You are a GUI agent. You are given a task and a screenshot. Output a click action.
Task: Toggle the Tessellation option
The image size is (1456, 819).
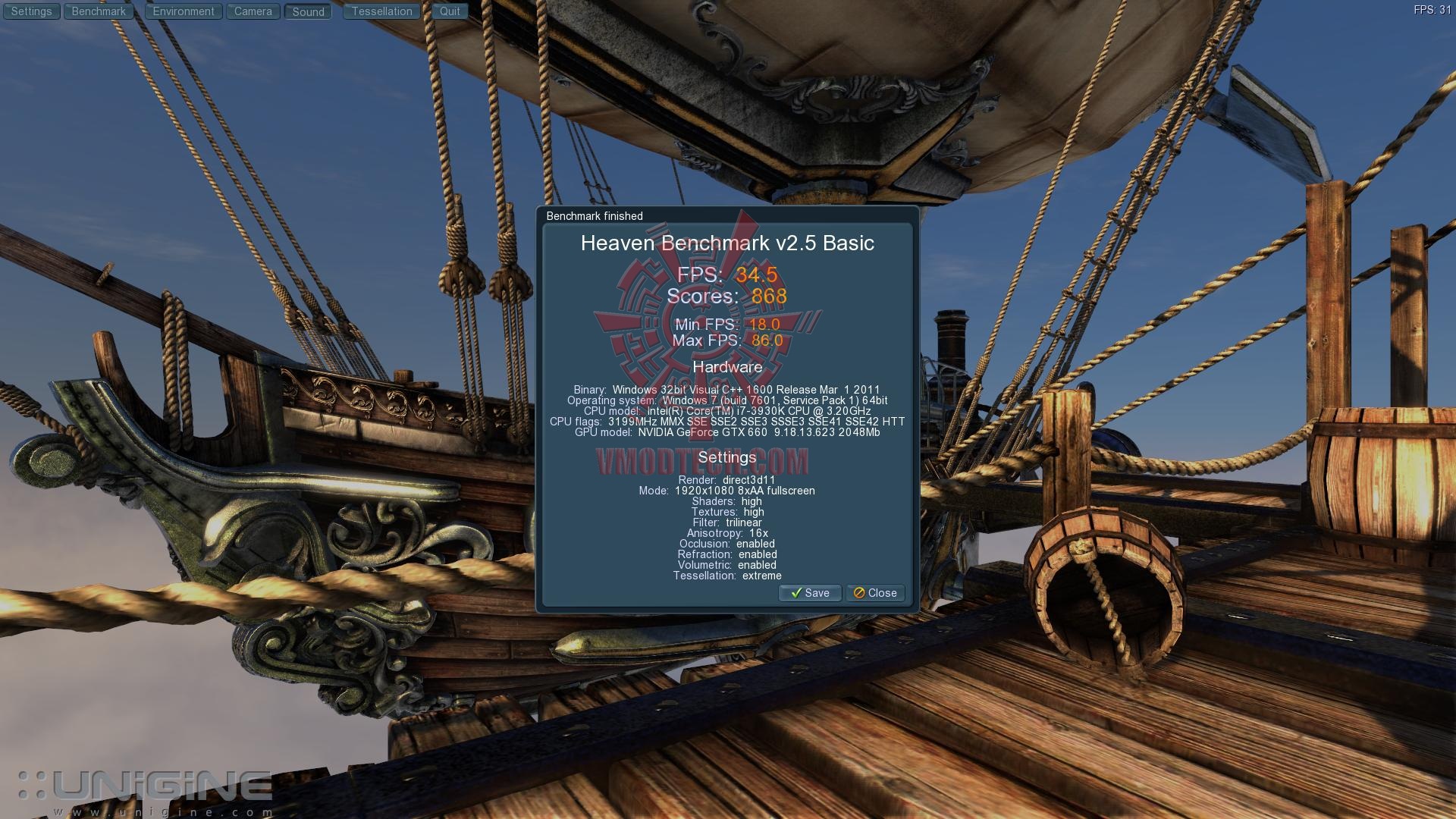coord(381,11)
